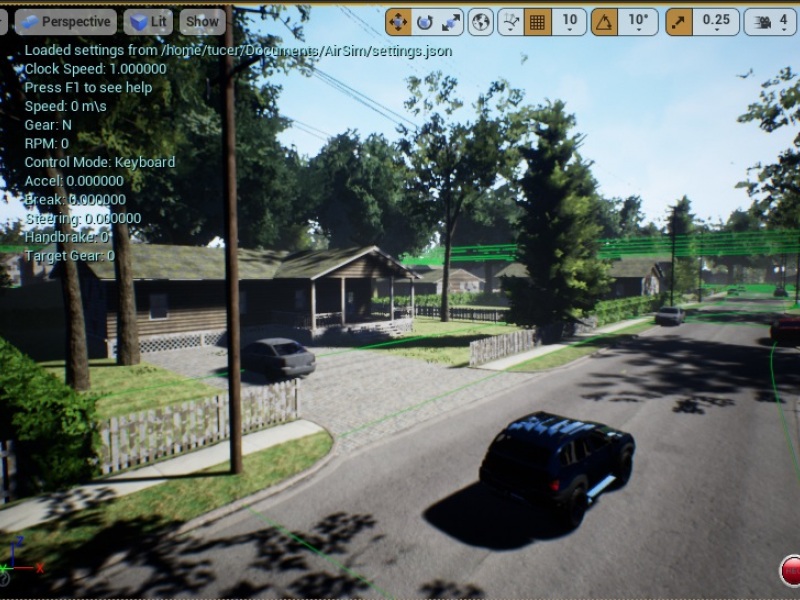Viewport: 800px width, 600px height.
Task: Open the Perspective viewport type menu
Action: pos(66,21)
